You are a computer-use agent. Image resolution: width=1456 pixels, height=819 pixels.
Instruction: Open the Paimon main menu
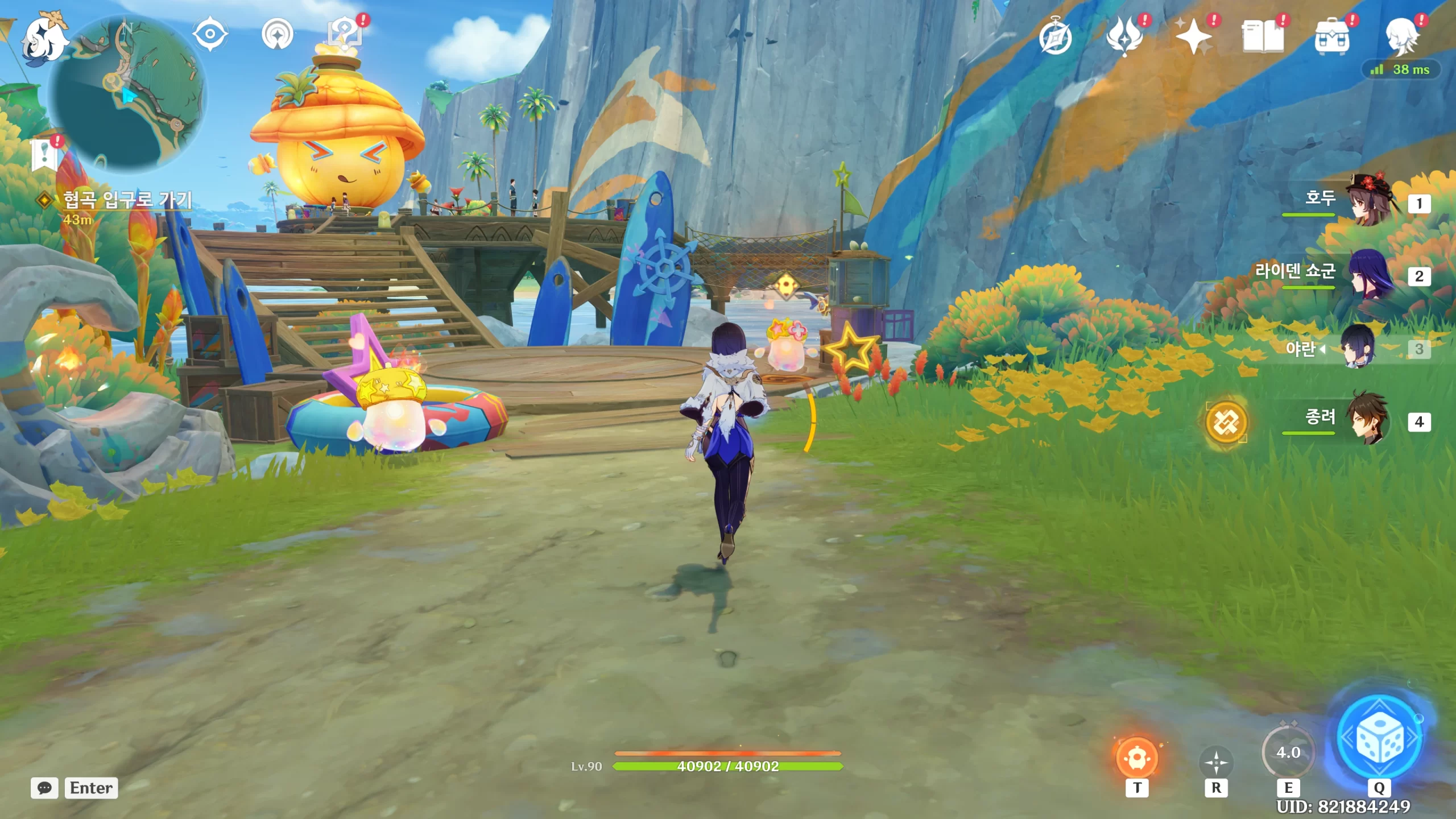point(44,39)
